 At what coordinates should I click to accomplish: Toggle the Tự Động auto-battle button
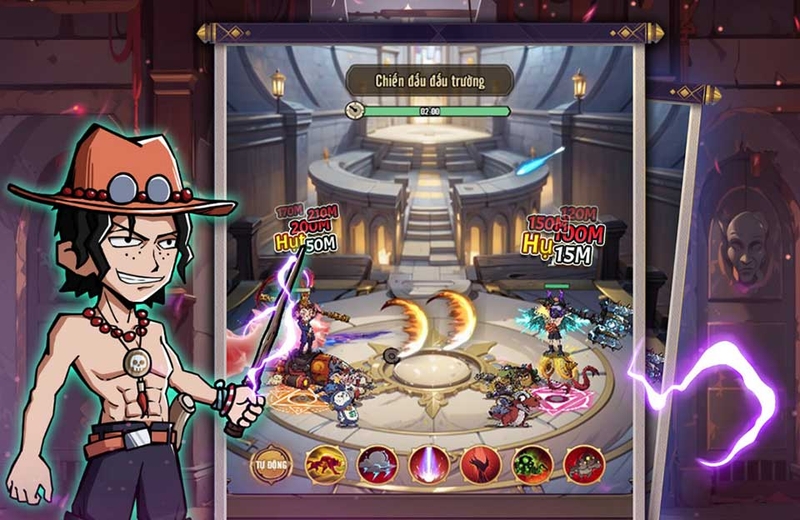(x=271, y=465)
